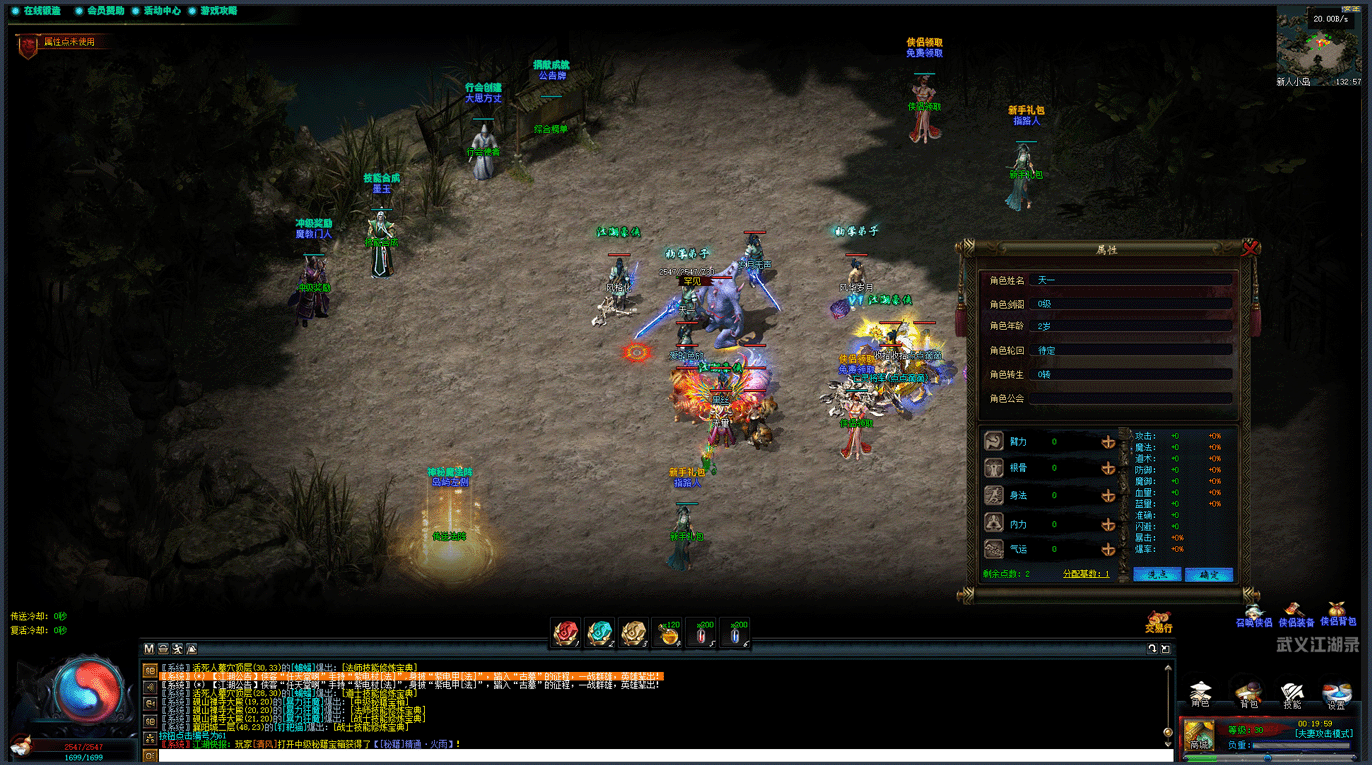Open the 会员赞助 menu
This screenshot has width=1372, height=765.
pos(99,11)
